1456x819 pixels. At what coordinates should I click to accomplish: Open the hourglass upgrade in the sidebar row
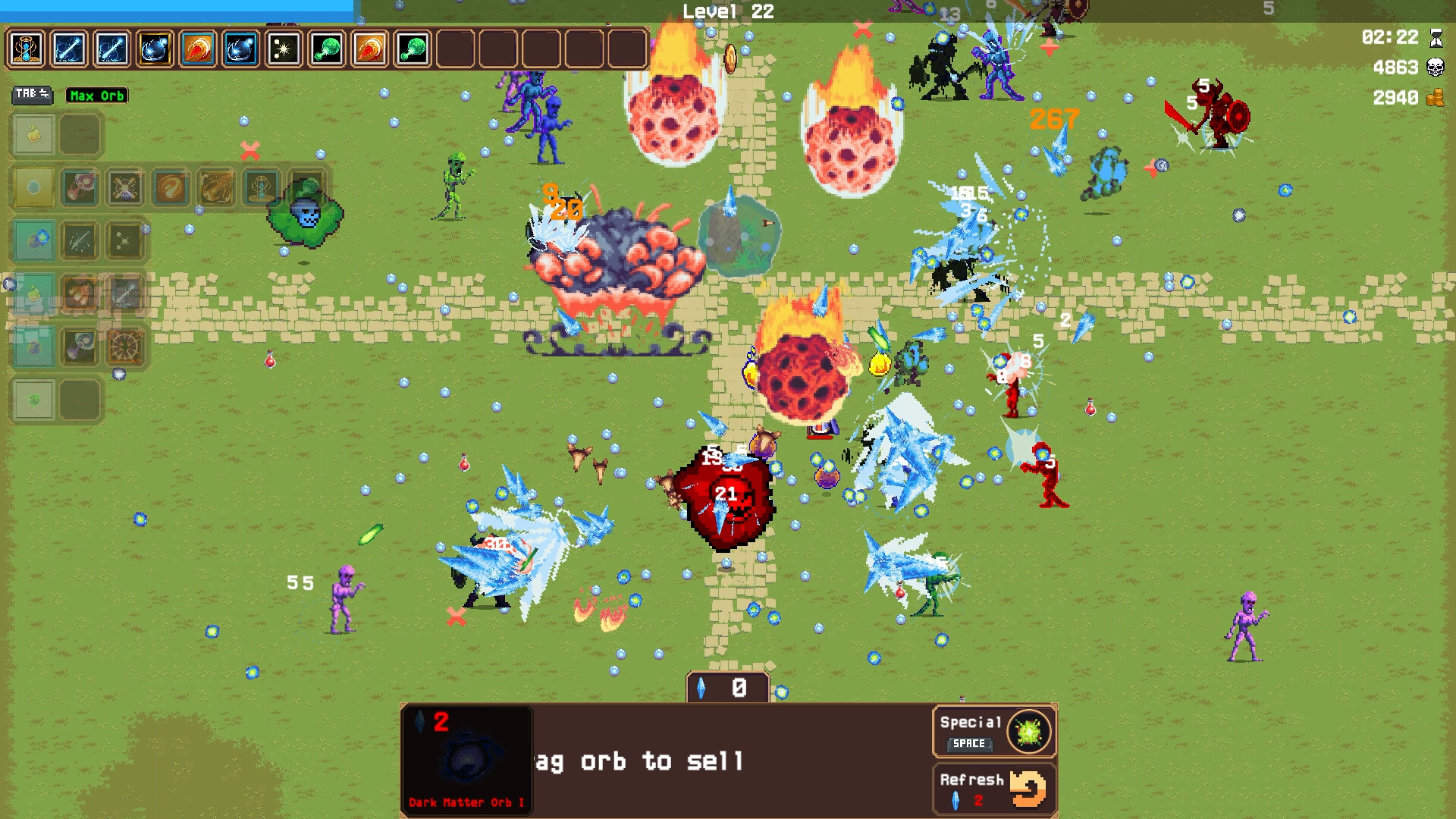[x=262, y=186]
